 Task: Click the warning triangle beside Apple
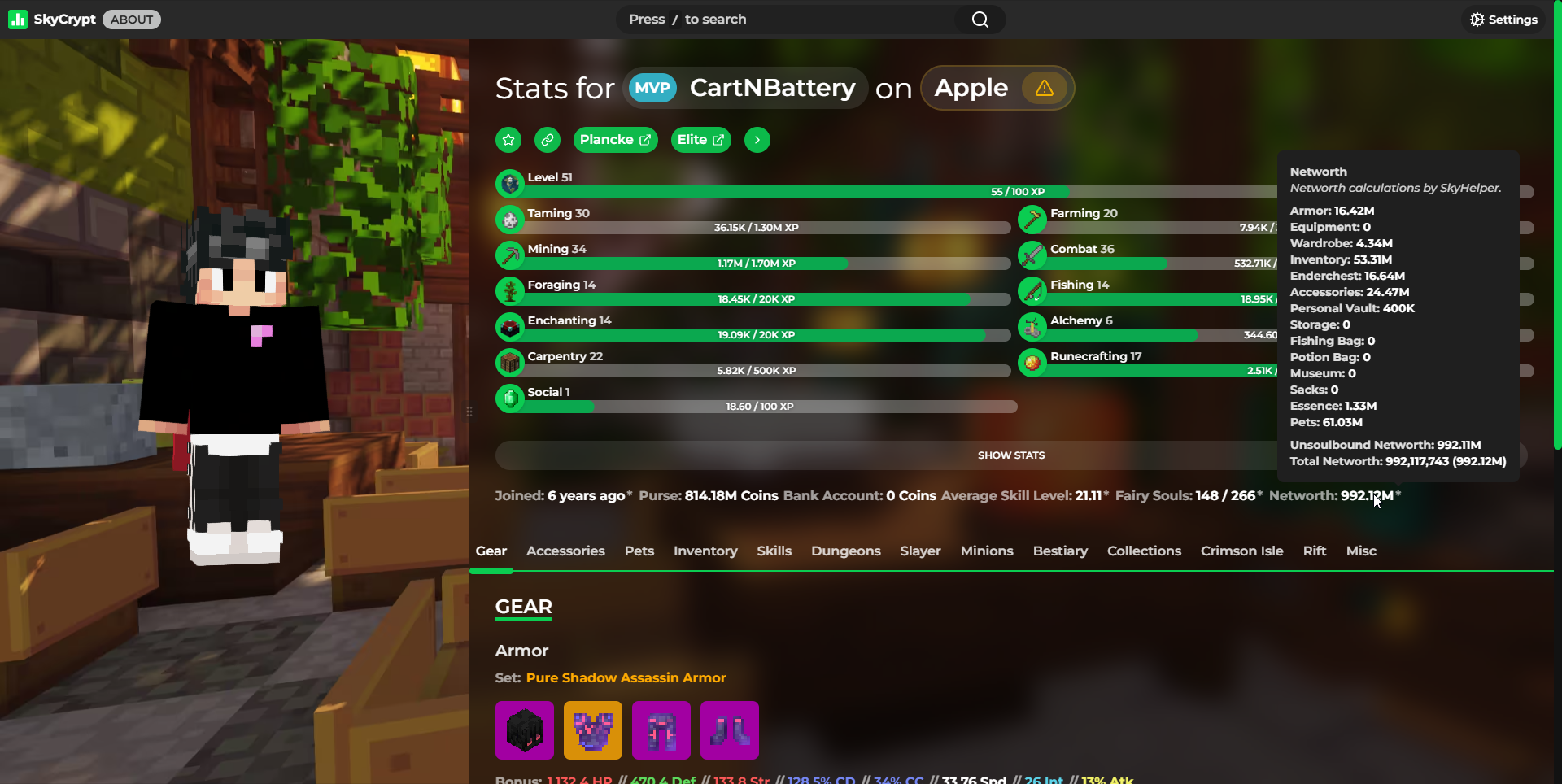(x=1044, y=89)
